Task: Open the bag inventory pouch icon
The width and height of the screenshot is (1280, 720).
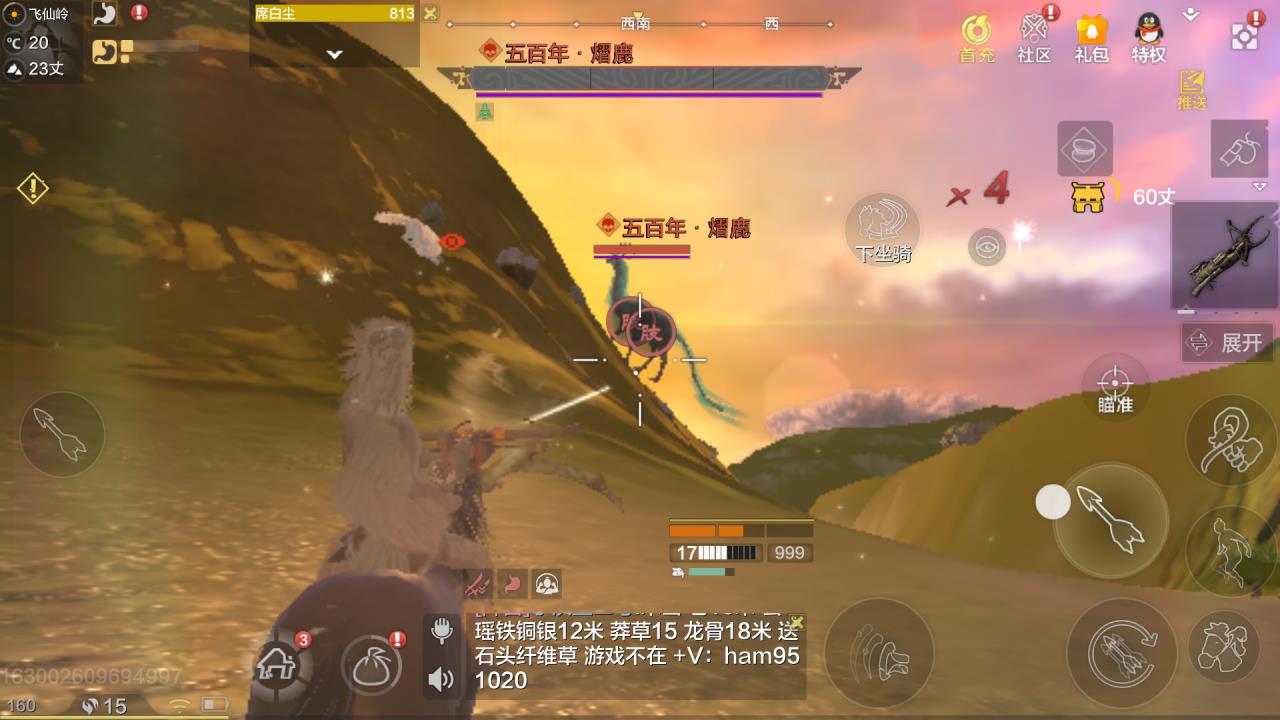Action: click(x=371, y=663)
